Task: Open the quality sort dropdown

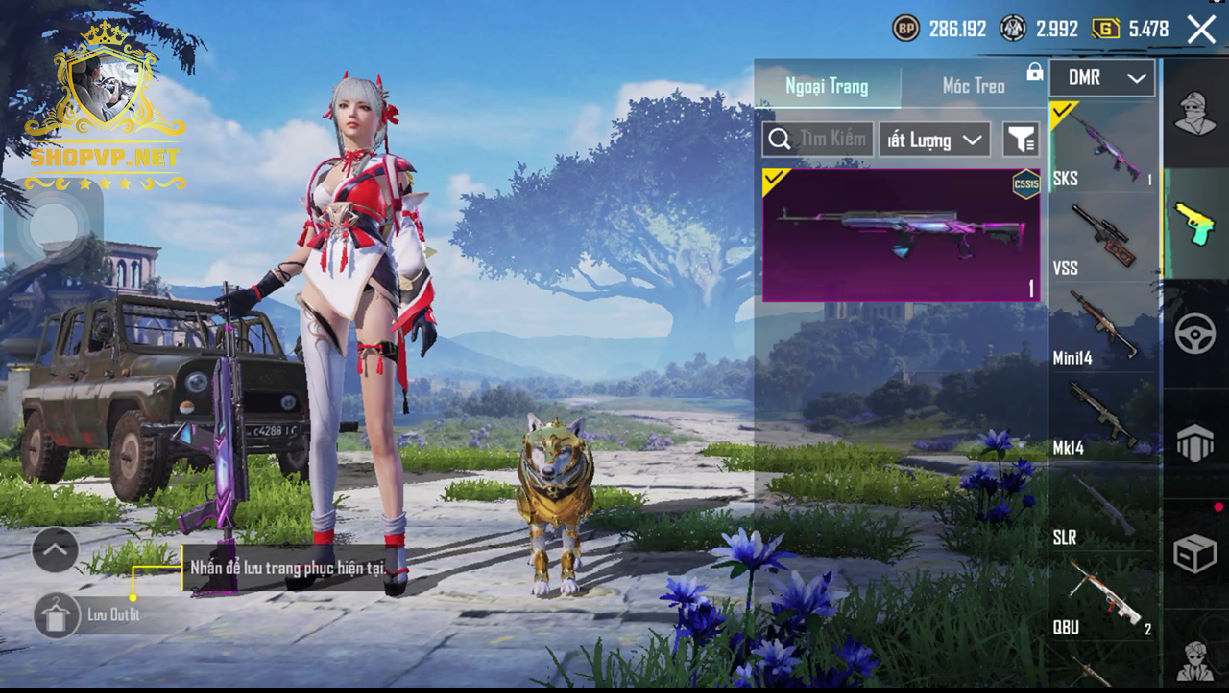Action: [934, 140]
